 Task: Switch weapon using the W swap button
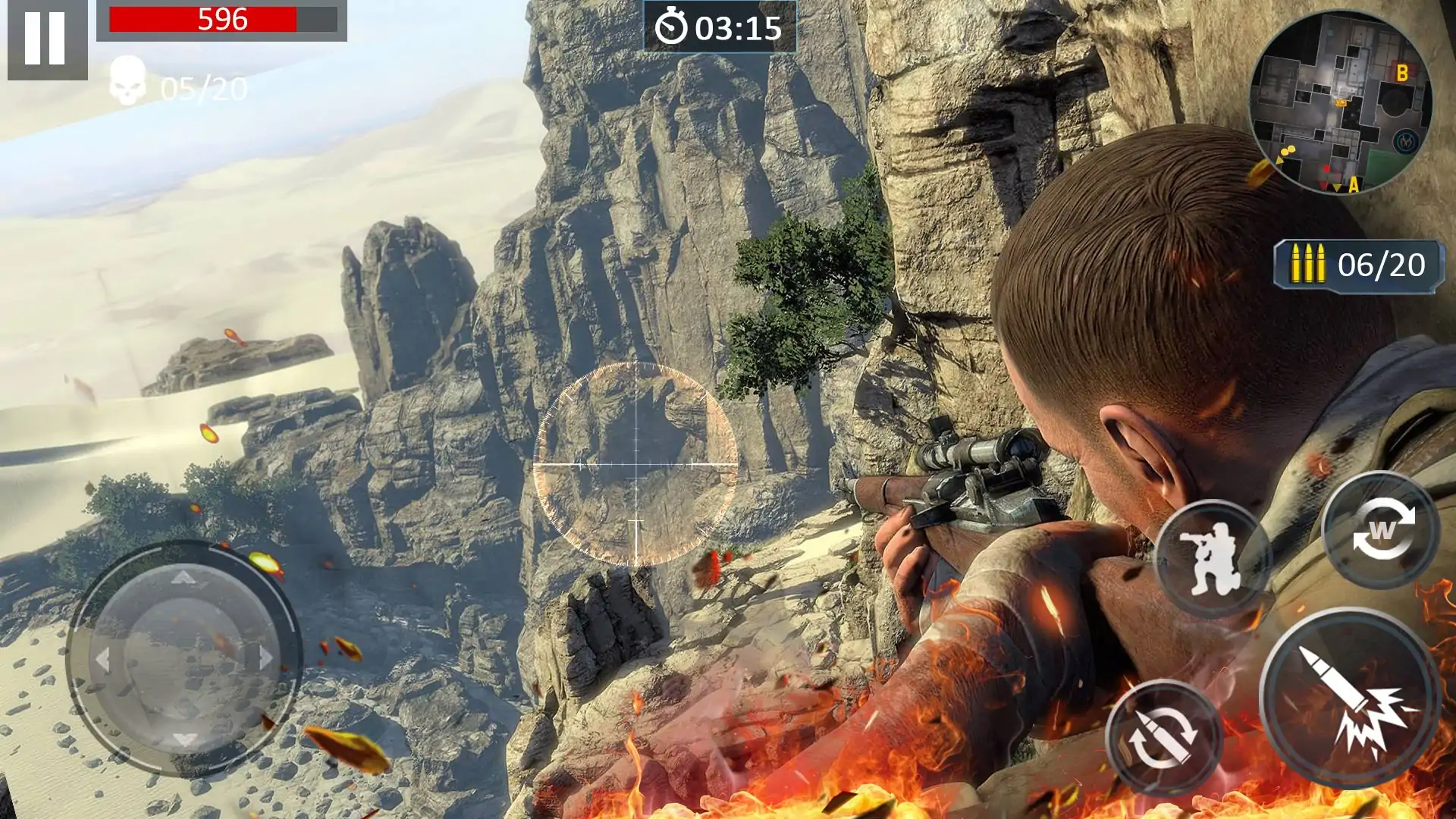[1381, 530]
